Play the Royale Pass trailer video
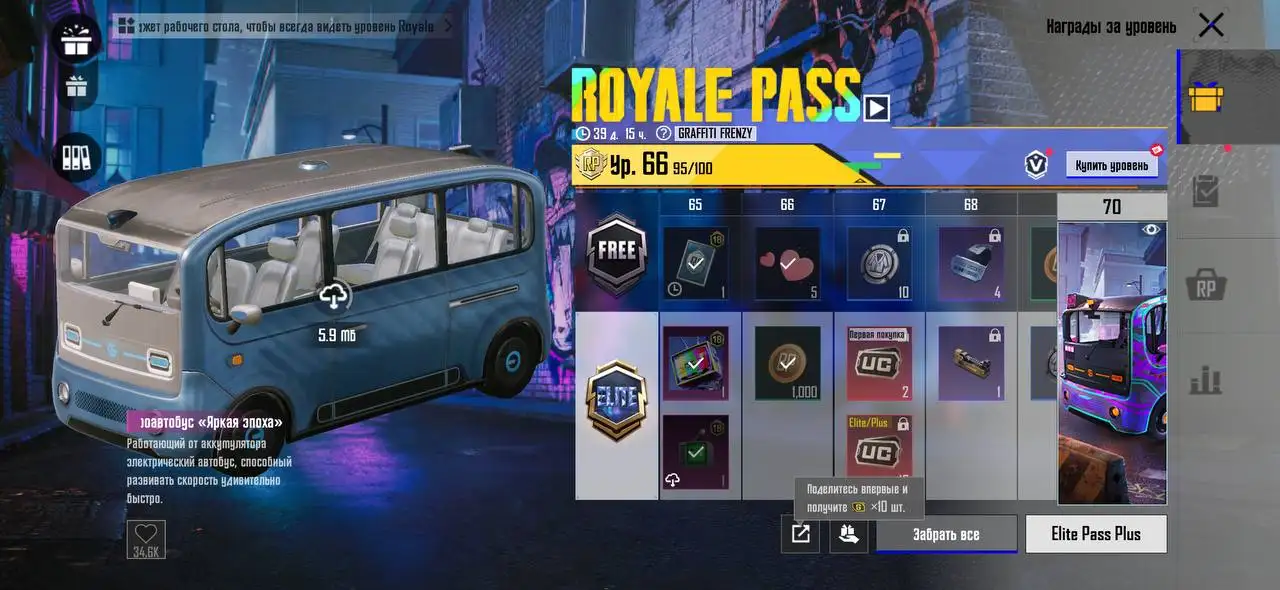 tap(876, 107)
